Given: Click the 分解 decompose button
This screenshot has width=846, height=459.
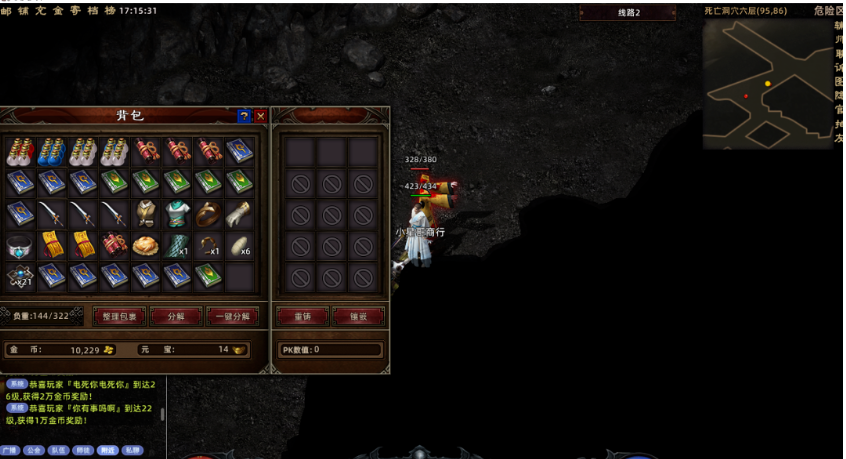Looking at the screenshot, I should click(x=176, y=316).
